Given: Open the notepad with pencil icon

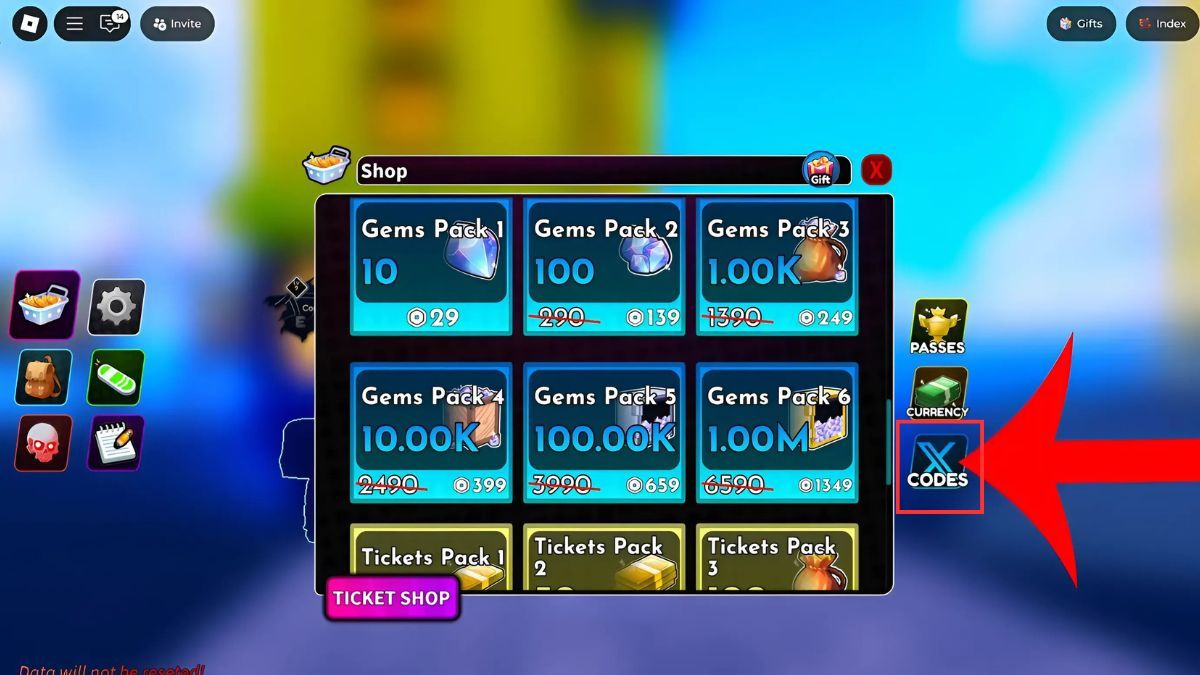Looking at the screenshot, I should tap(117, 443).
